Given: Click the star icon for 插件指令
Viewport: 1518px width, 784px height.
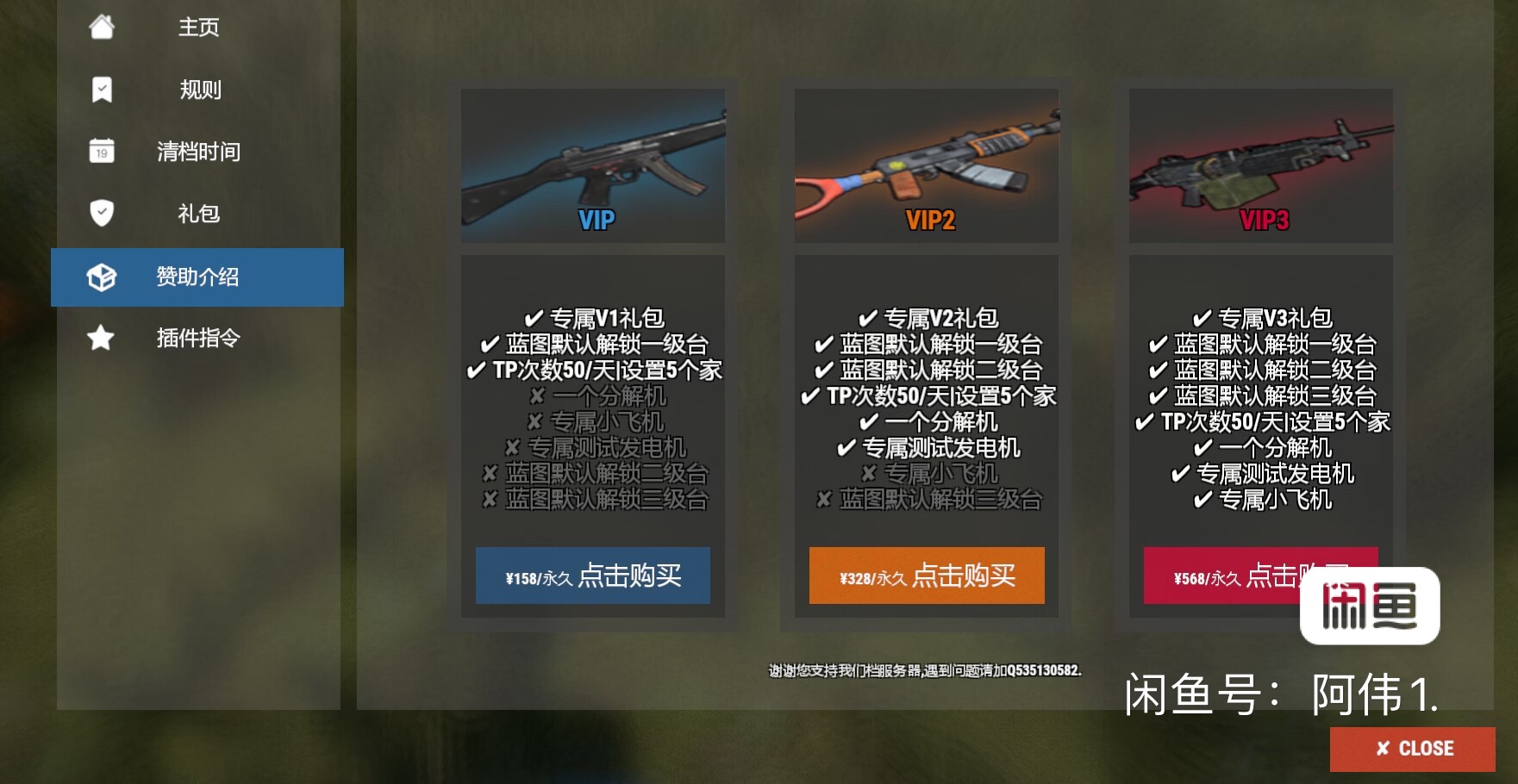Looking at the screenshot, I should pyautogui.click(x=100, y=339).
